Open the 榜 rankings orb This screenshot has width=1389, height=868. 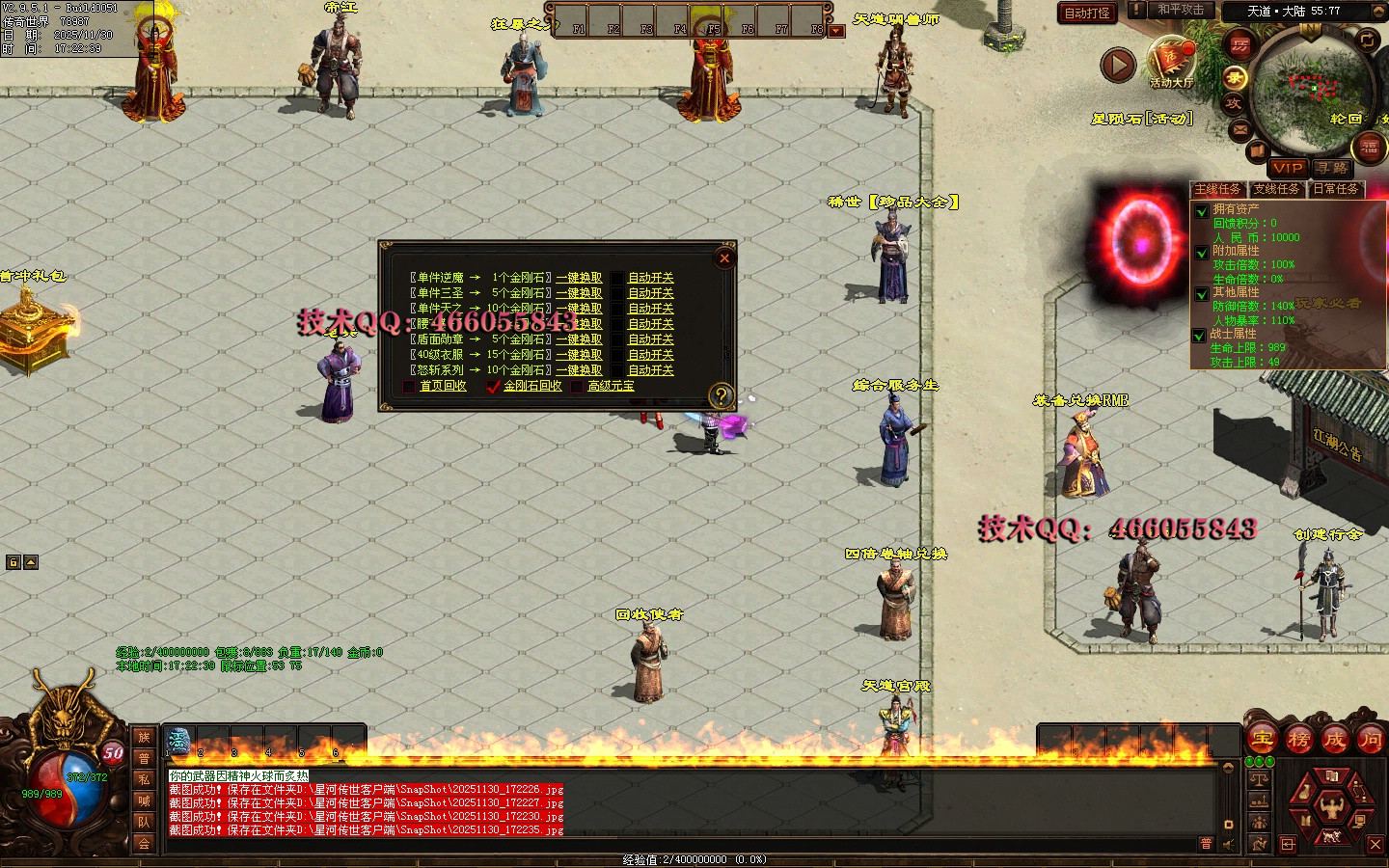coord(1298,740)
